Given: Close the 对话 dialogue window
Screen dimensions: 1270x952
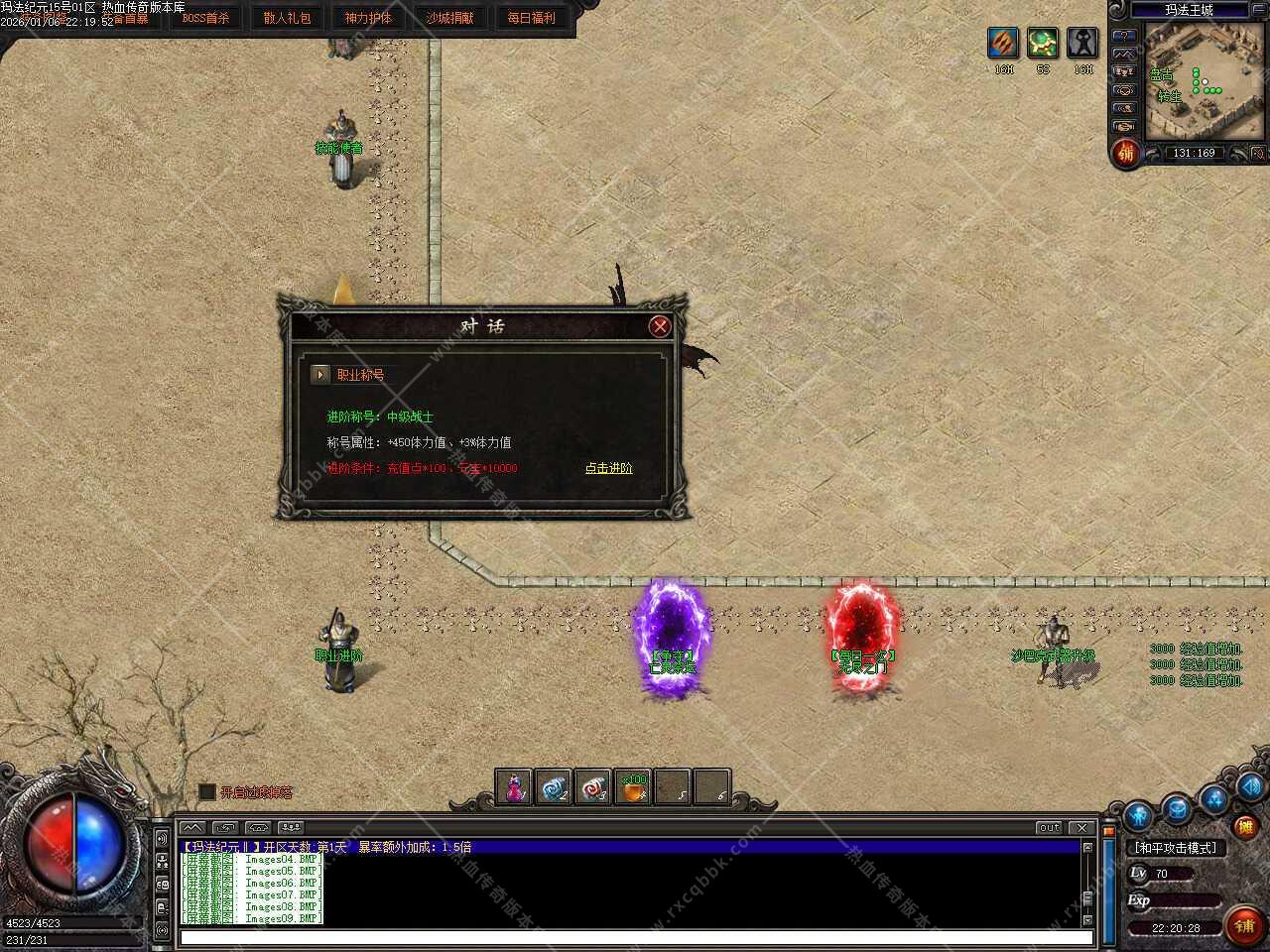Looking at the screenshot, I should click(660, 326).
